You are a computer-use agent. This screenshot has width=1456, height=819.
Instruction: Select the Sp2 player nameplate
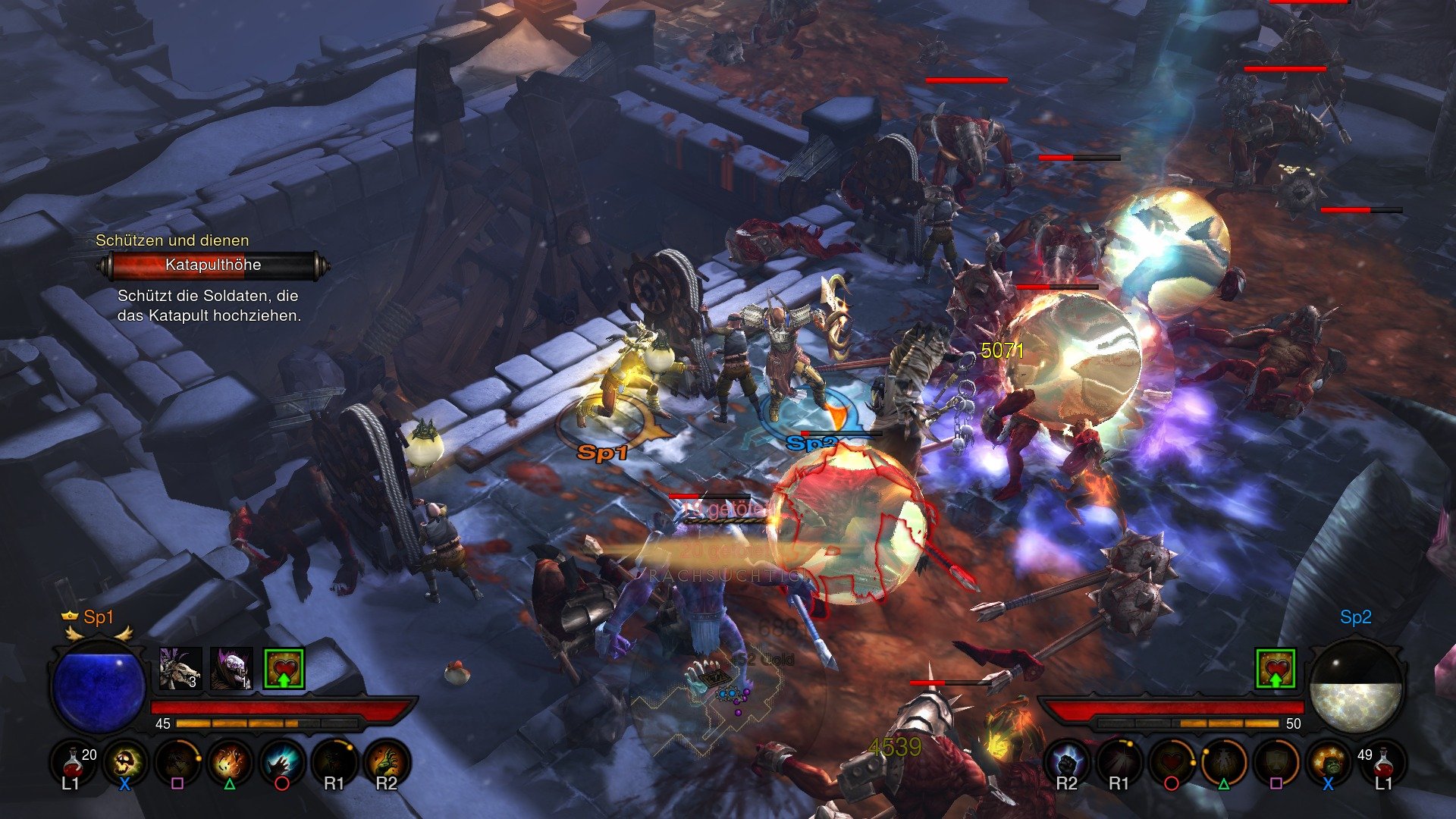coord(1354,617)
